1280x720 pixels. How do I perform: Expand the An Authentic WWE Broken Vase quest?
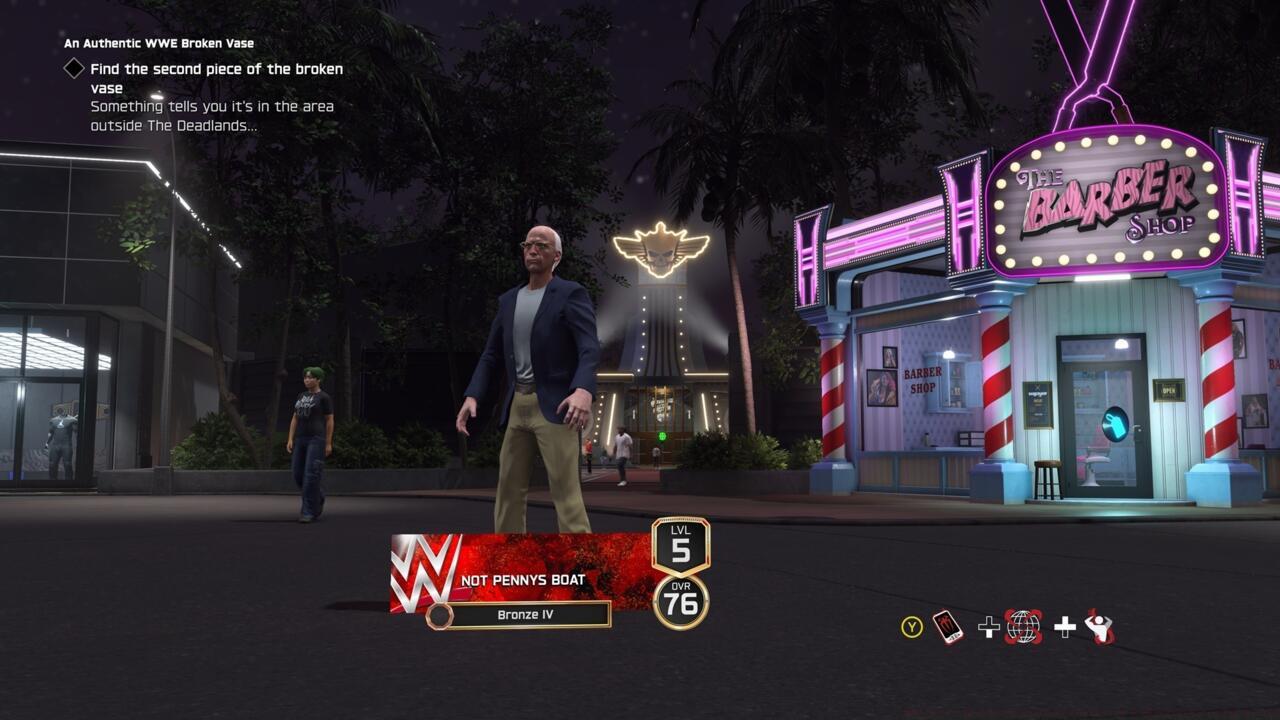click(158, 44)
